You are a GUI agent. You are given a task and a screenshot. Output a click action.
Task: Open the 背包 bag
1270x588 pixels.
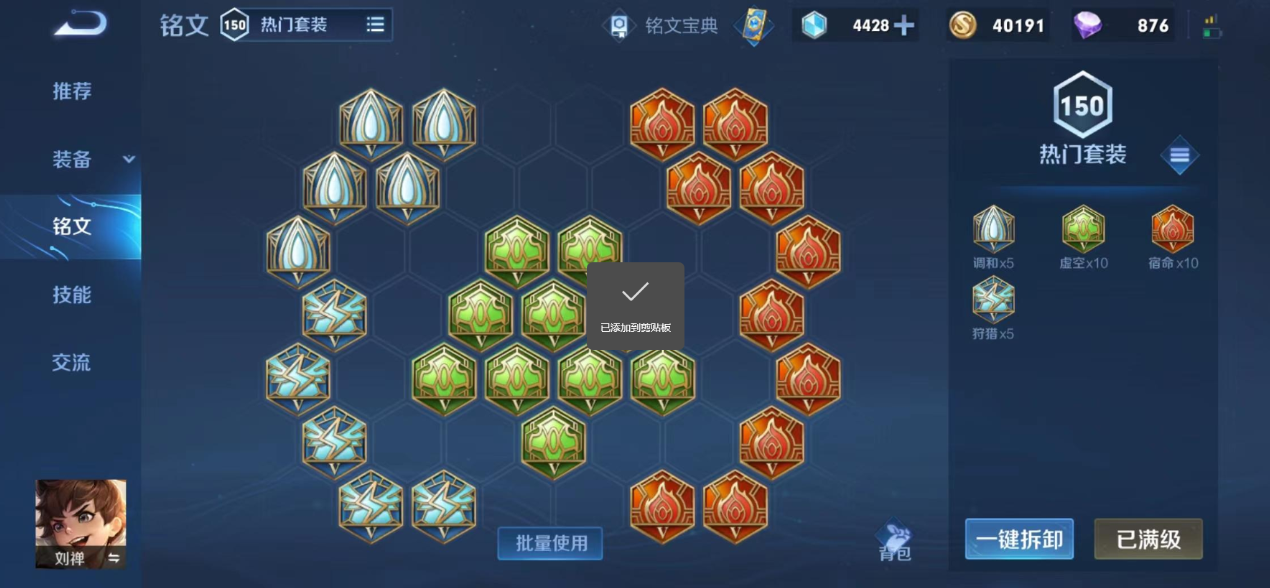tap(894, 542)
